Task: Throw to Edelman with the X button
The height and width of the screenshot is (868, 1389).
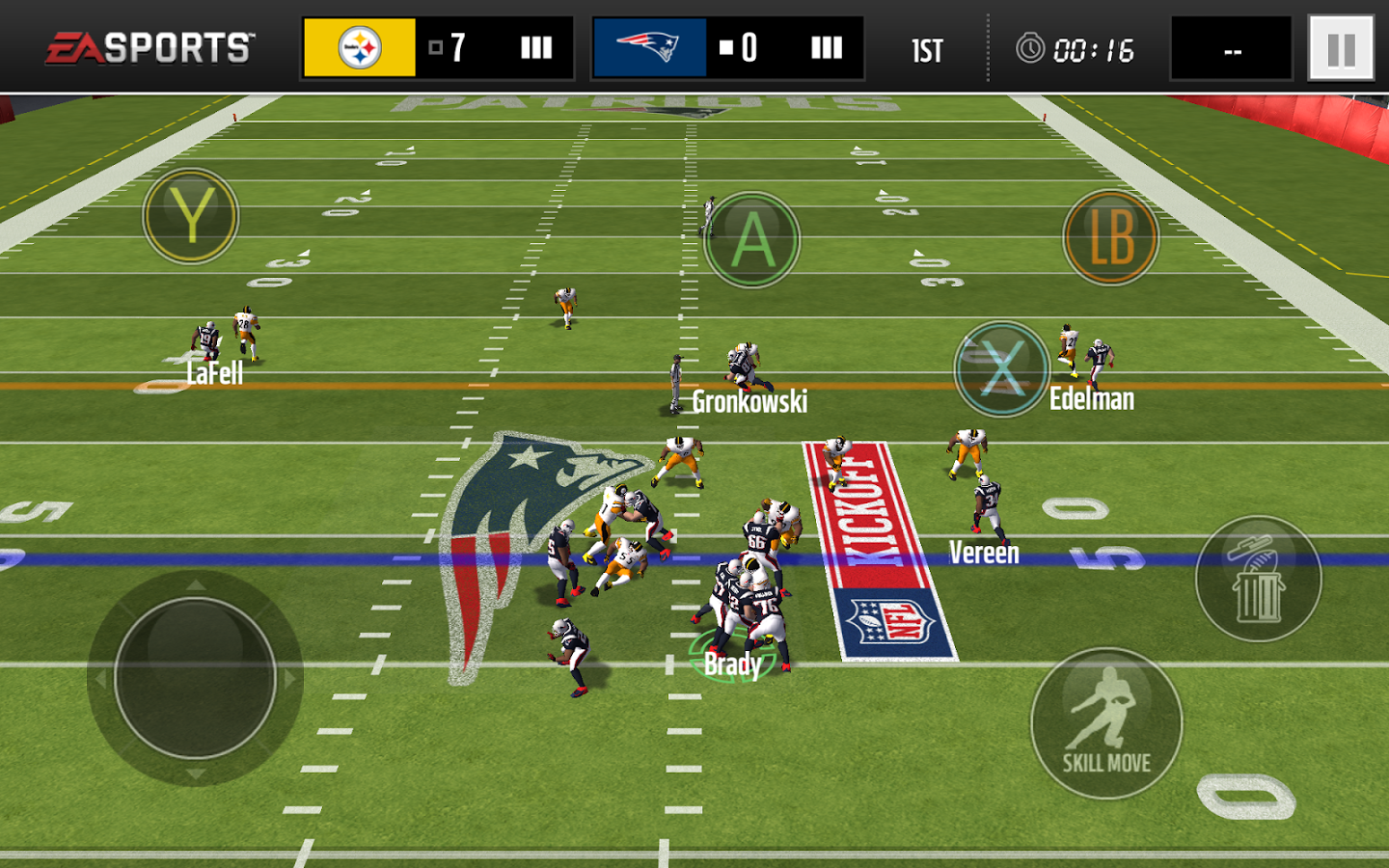Action: (1002, 368)
